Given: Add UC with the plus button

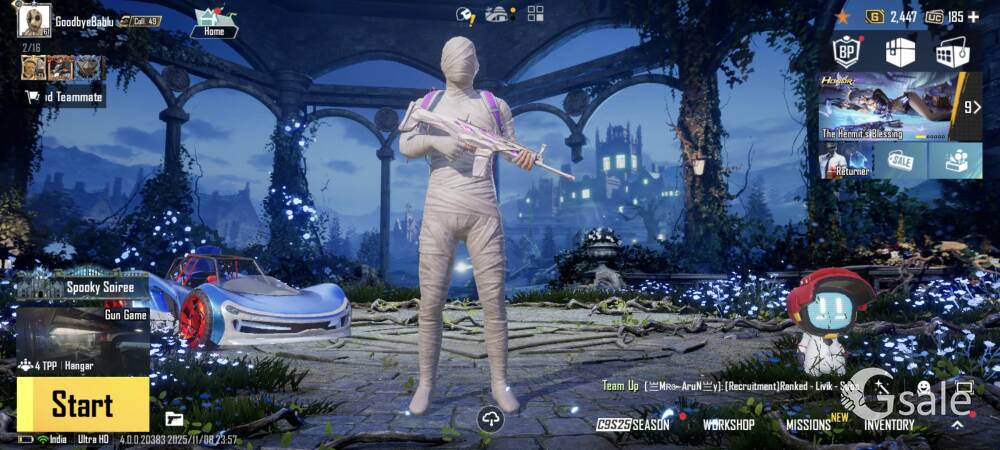Looking at the screenshot, I should pyautogui.click(x=974, y=17).
